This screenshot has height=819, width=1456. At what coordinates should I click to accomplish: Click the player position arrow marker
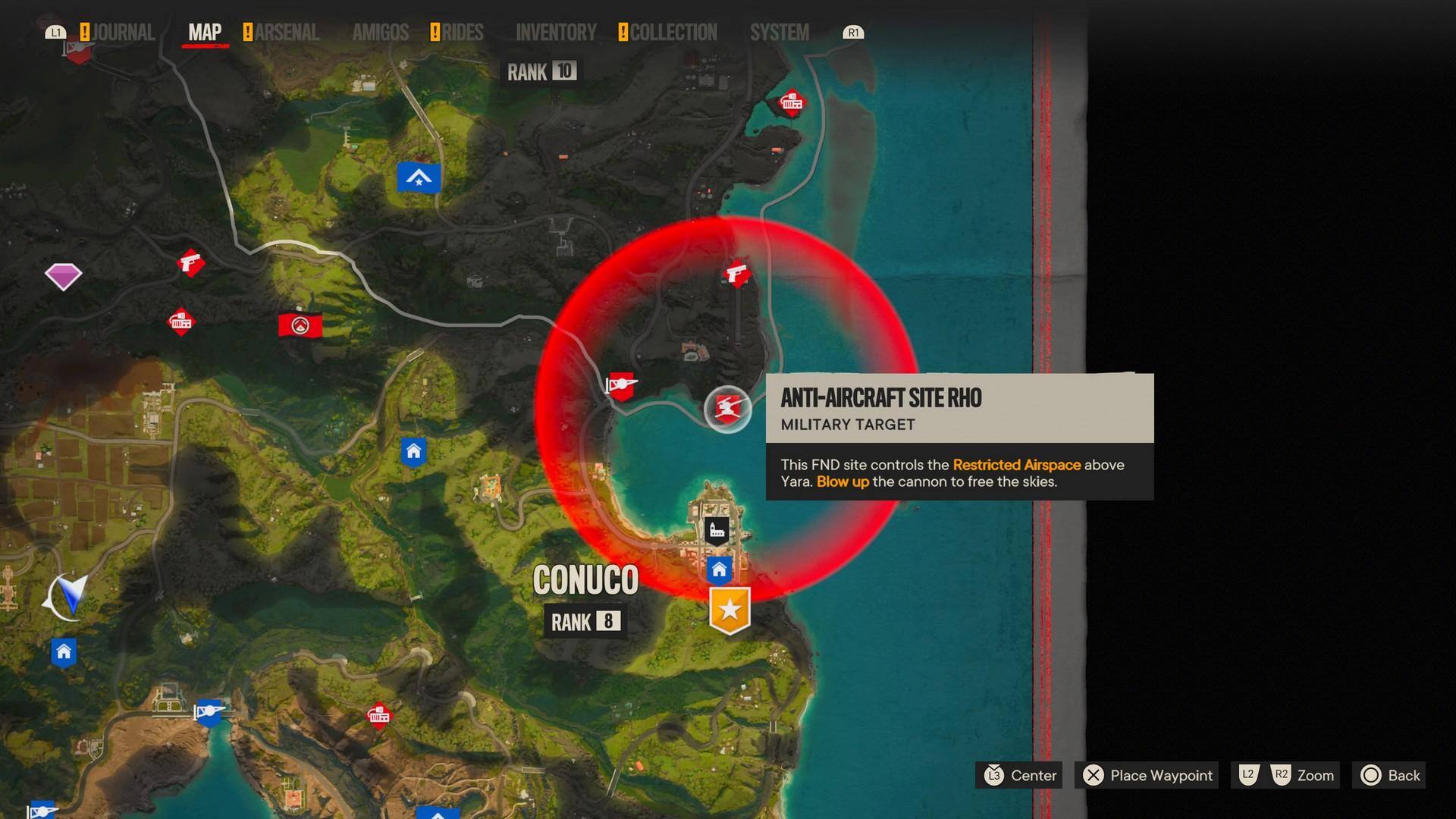click(70, 596)
